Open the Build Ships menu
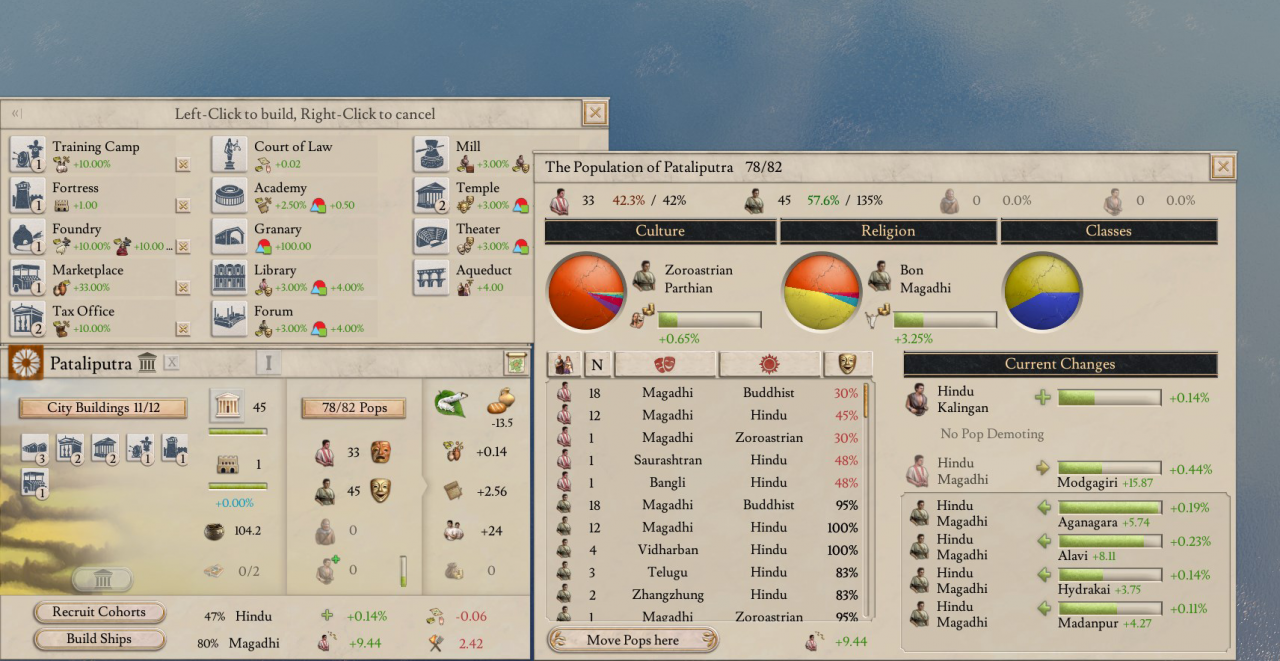This screenshot has width=1280, height=661. (99, 639)
